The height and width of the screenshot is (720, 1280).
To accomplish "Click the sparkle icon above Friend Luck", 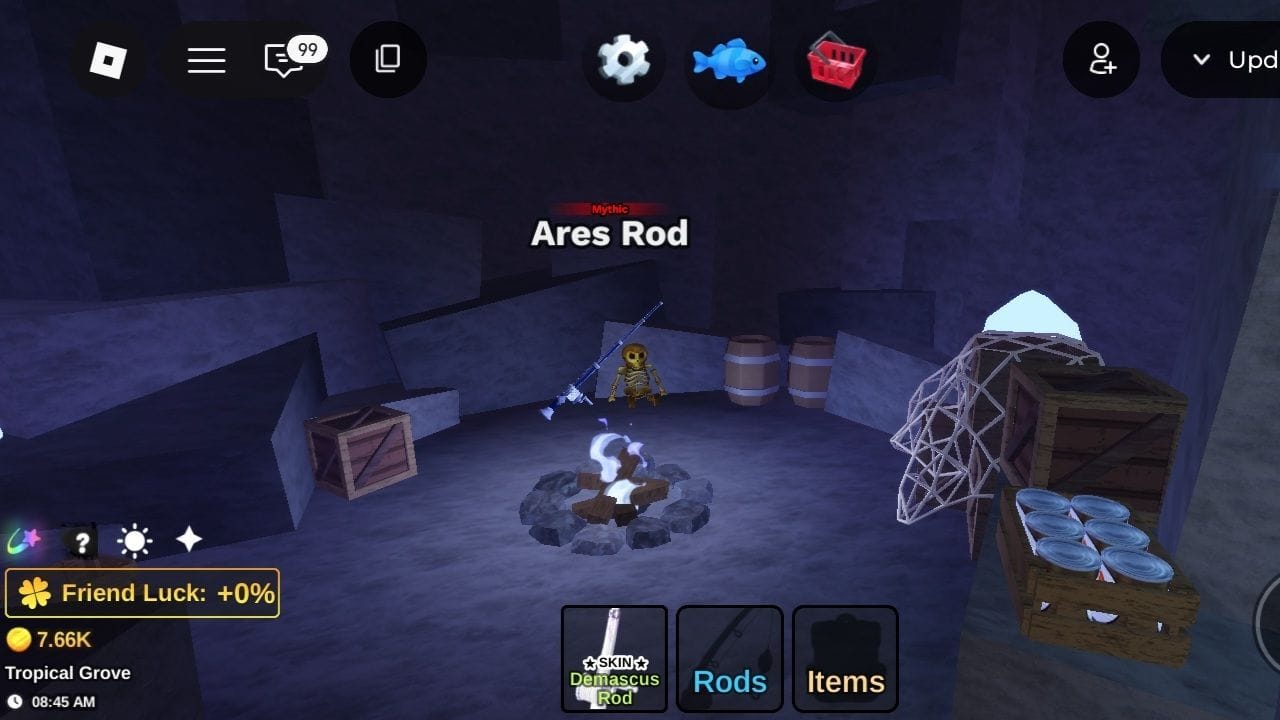I will [x=188, y=538].
